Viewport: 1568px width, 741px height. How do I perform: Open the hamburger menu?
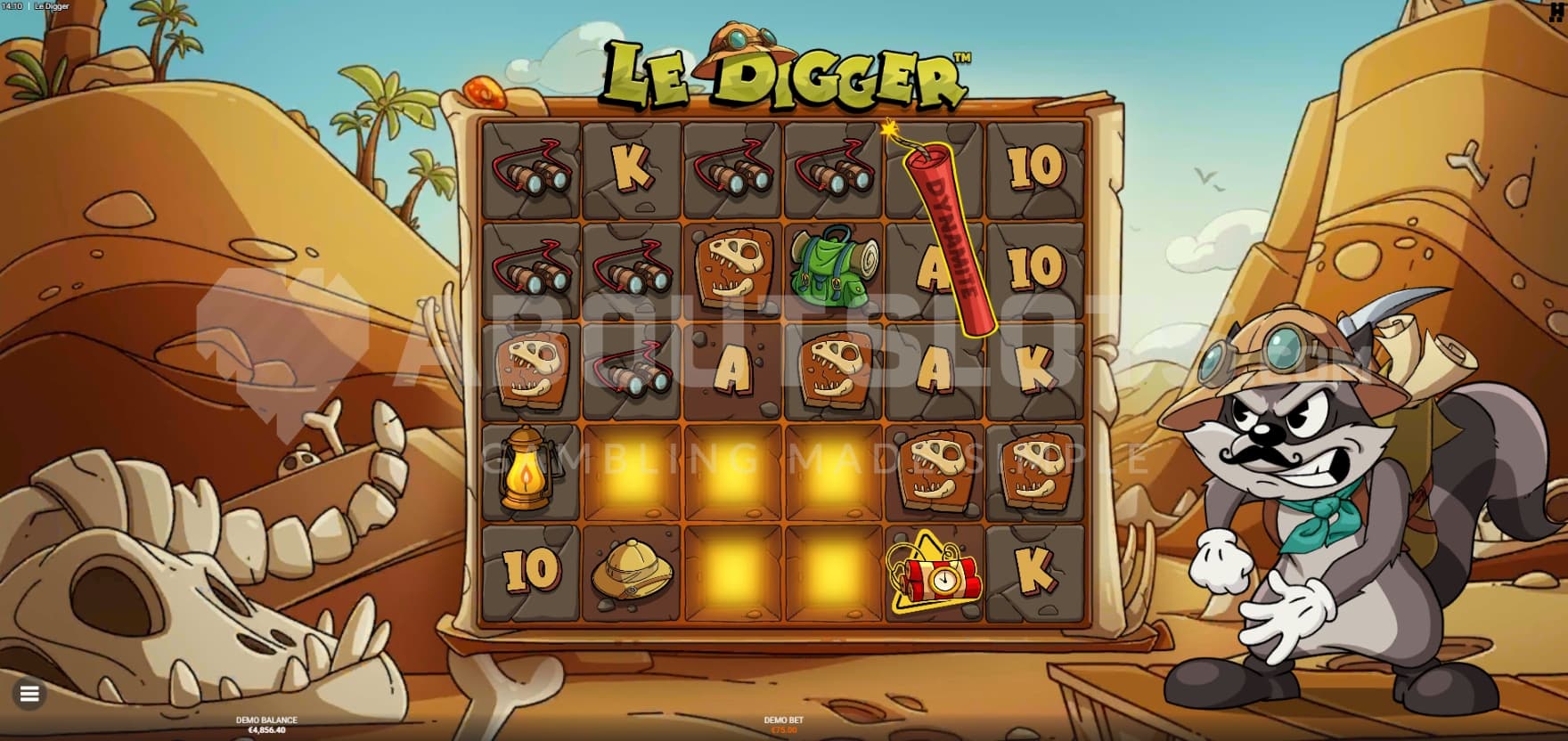(29, 694)
